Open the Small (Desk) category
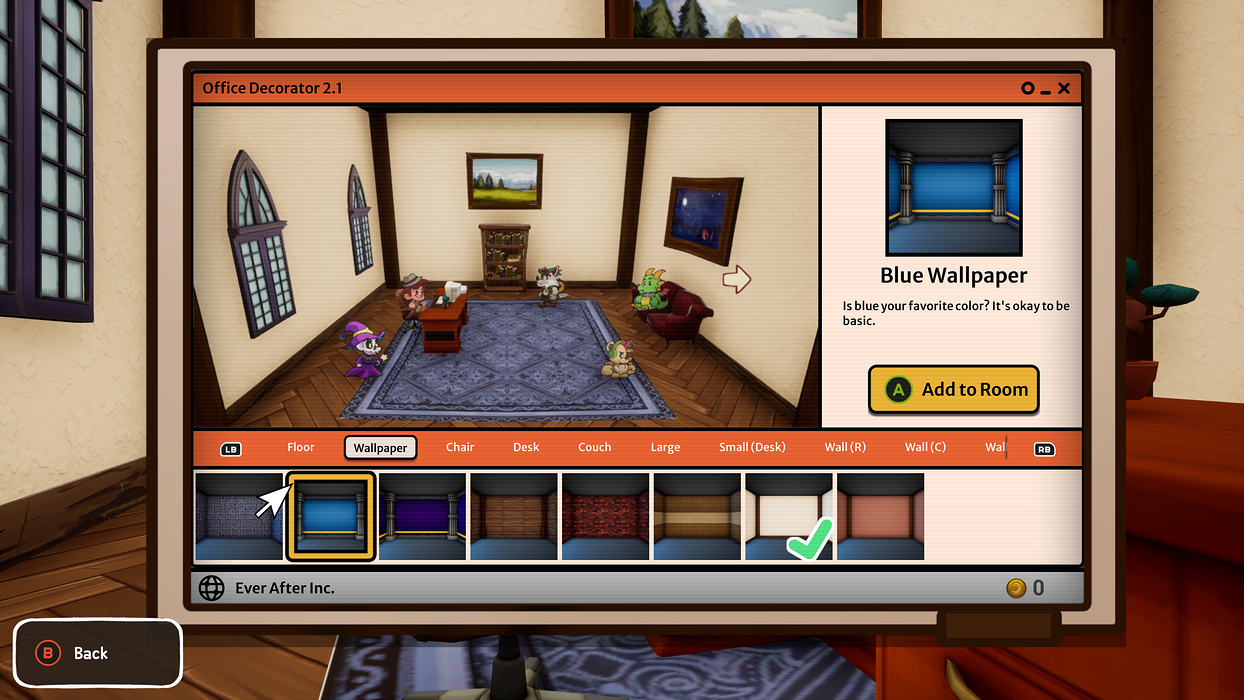The image size is (1244, 700). 752,447
